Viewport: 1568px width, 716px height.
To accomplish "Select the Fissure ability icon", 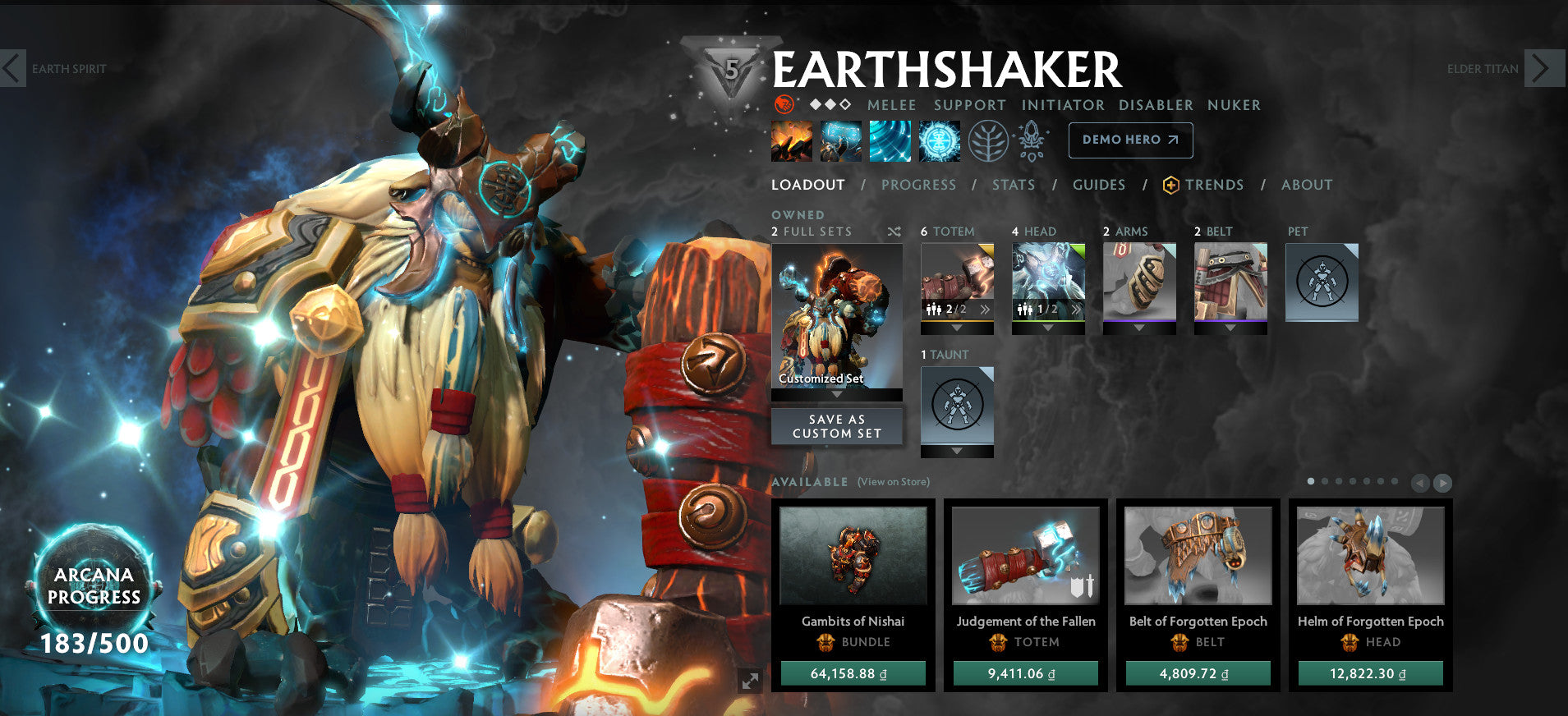I will (791, 140).
